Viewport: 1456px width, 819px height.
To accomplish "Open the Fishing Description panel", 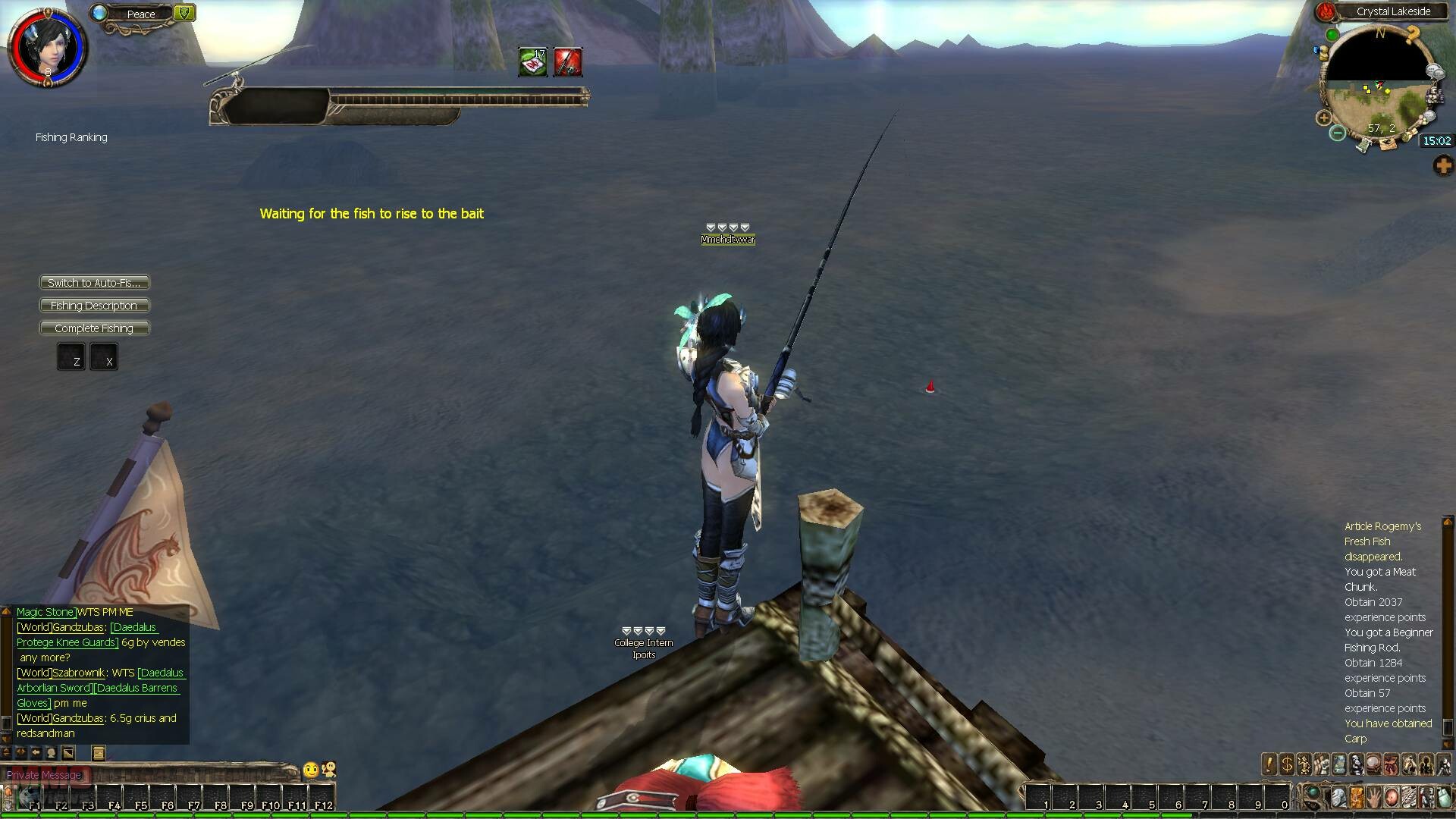I will 94,306.
